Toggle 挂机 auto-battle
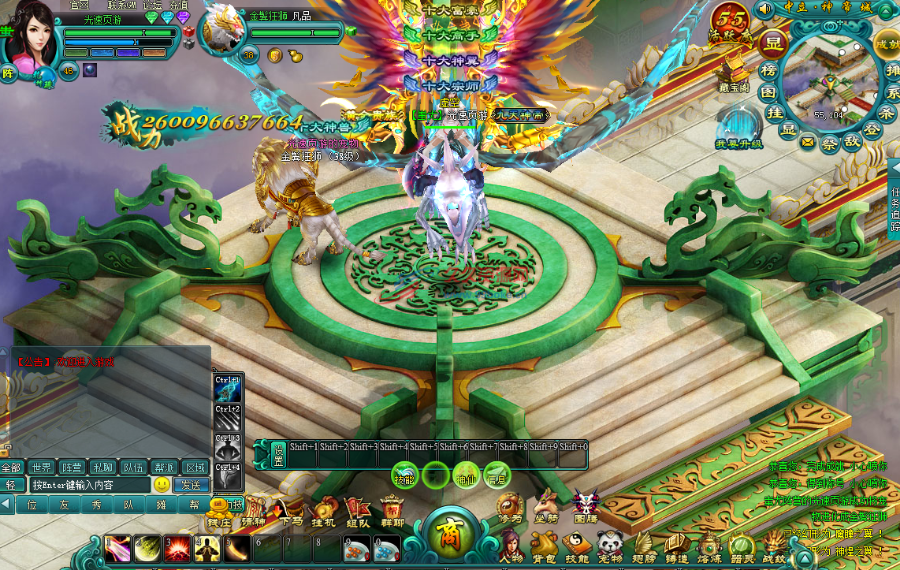This screenshot has height=570, width=900. tap(323, 510)
